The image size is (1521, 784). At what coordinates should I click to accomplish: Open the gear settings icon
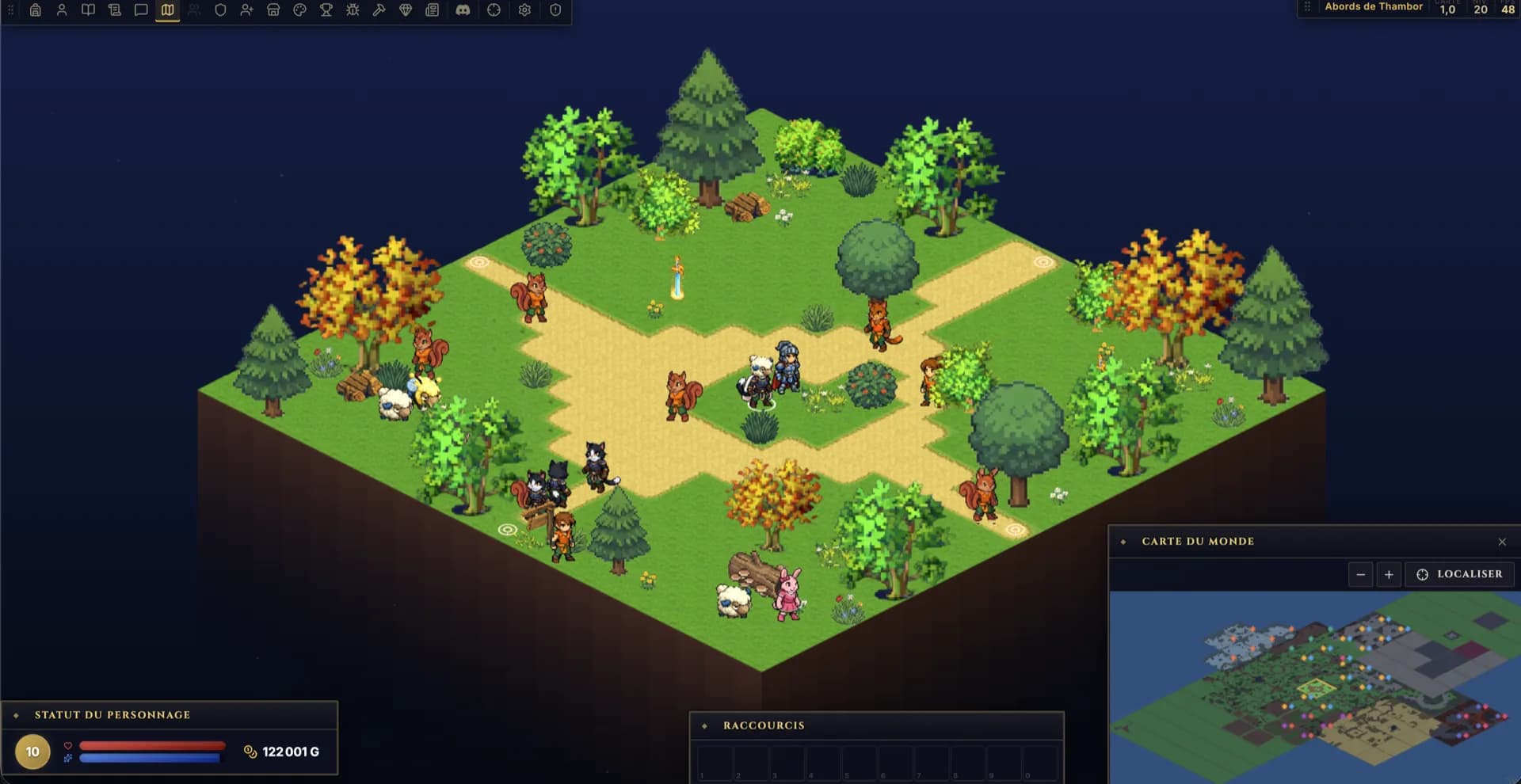(524, 10)
